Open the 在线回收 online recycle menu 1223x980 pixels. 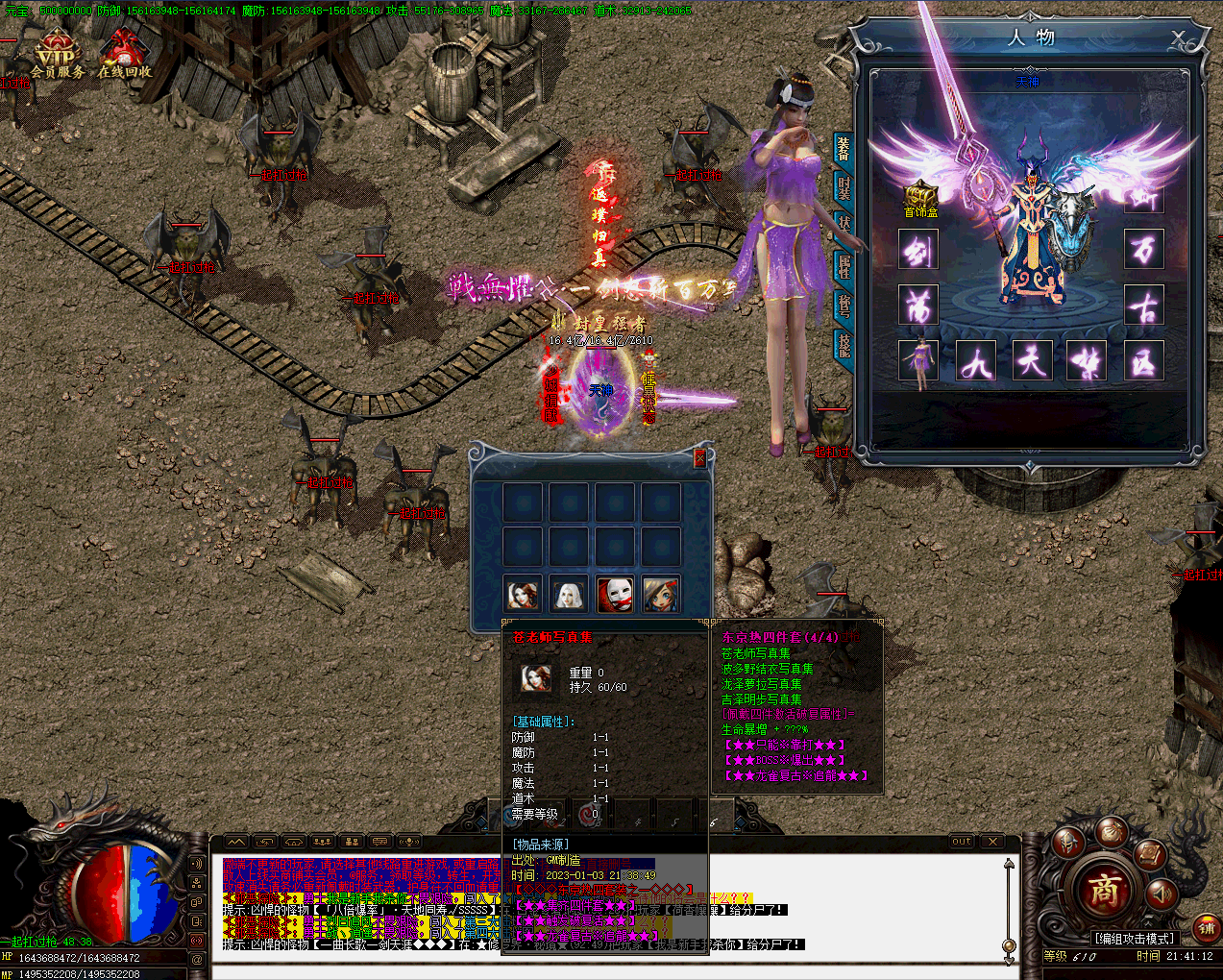point(124,56)
